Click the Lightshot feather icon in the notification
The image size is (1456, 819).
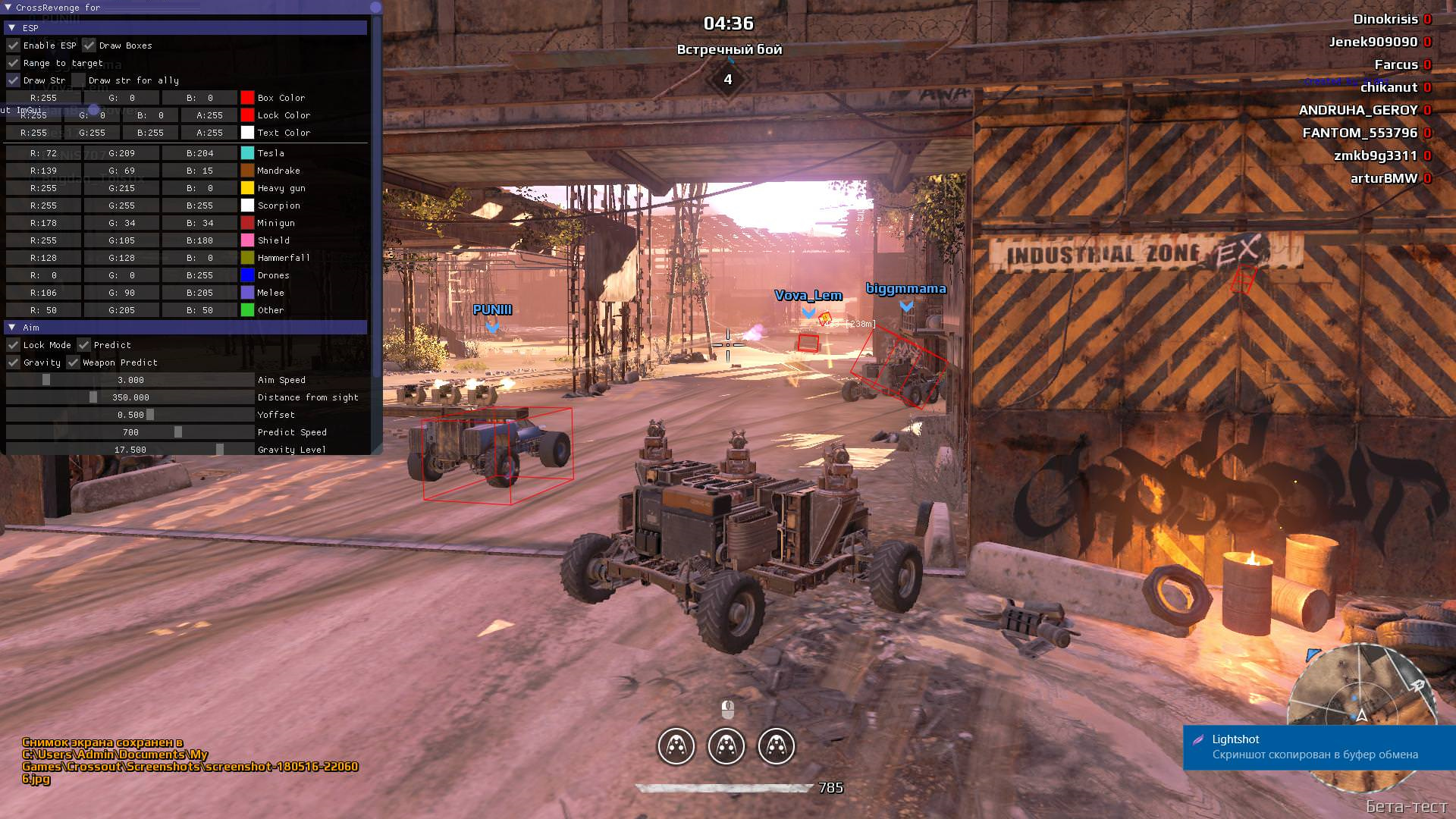click(1200, 739)
